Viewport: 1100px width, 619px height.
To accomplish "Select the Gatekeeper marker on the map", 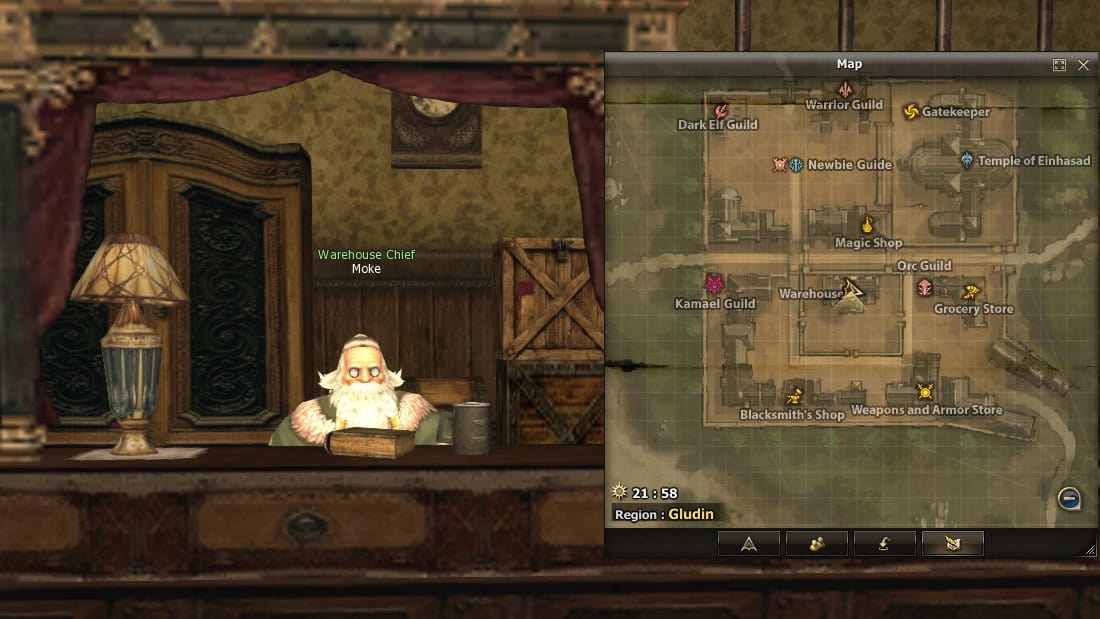I will (911, 111).
